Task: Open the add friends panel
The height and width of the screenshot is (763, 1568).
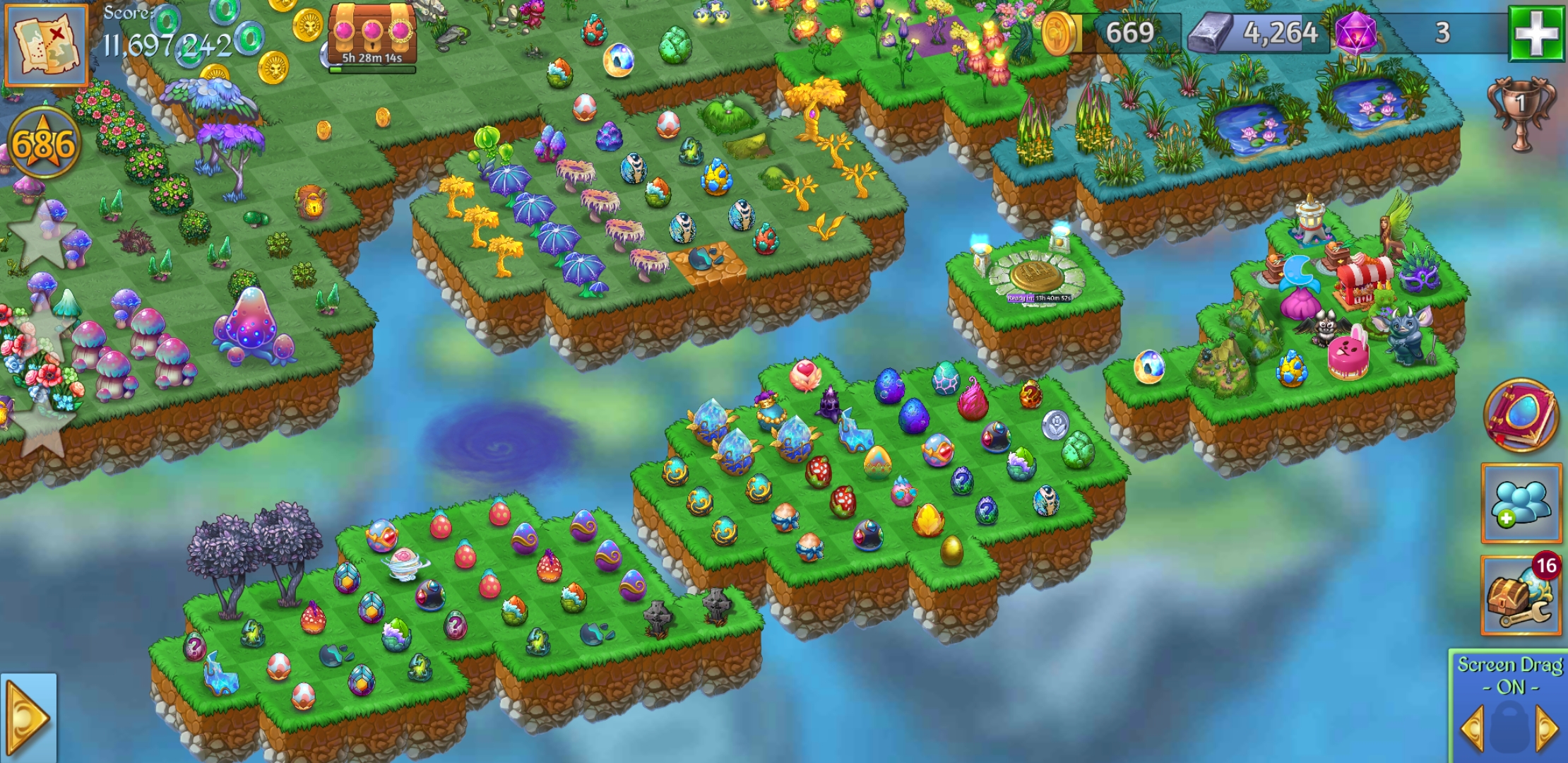Action: tap(1521, 502)
